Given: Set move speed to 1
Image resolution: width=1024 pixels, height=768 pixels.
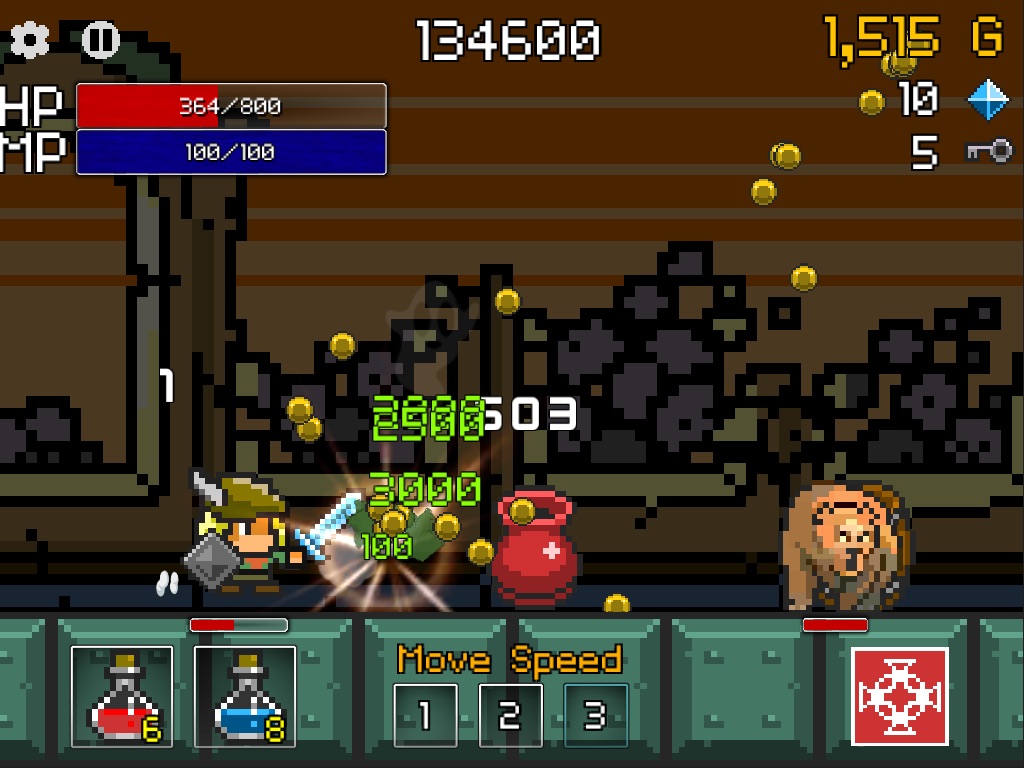Looking at the screenshot, I should 425,714.
